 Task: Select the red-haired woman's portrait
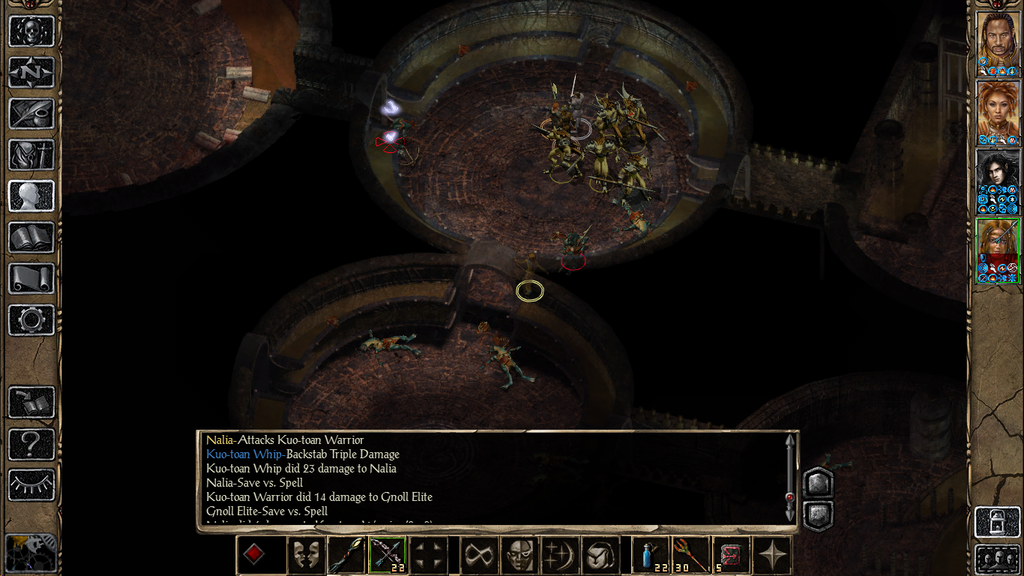click(997, 108)
